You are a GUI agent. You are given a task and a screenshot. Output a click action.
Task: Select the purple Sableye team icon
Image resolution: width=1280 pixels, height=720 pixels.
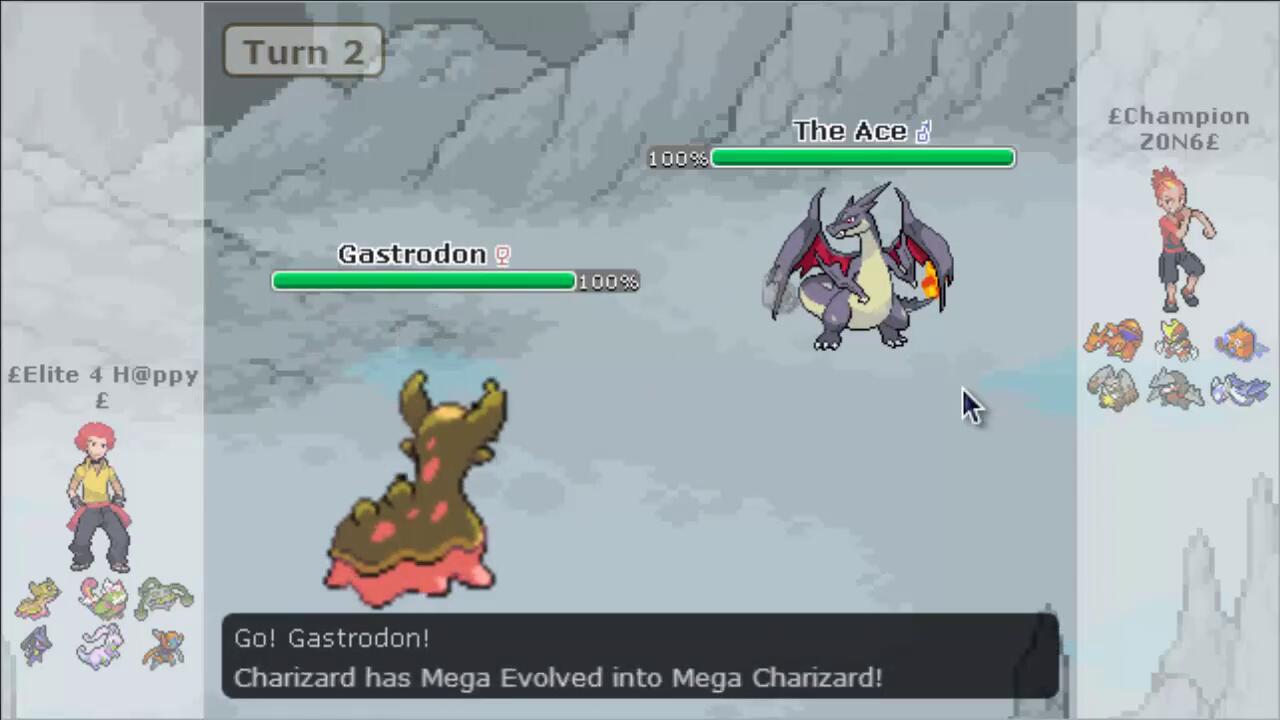click(38, 645)
